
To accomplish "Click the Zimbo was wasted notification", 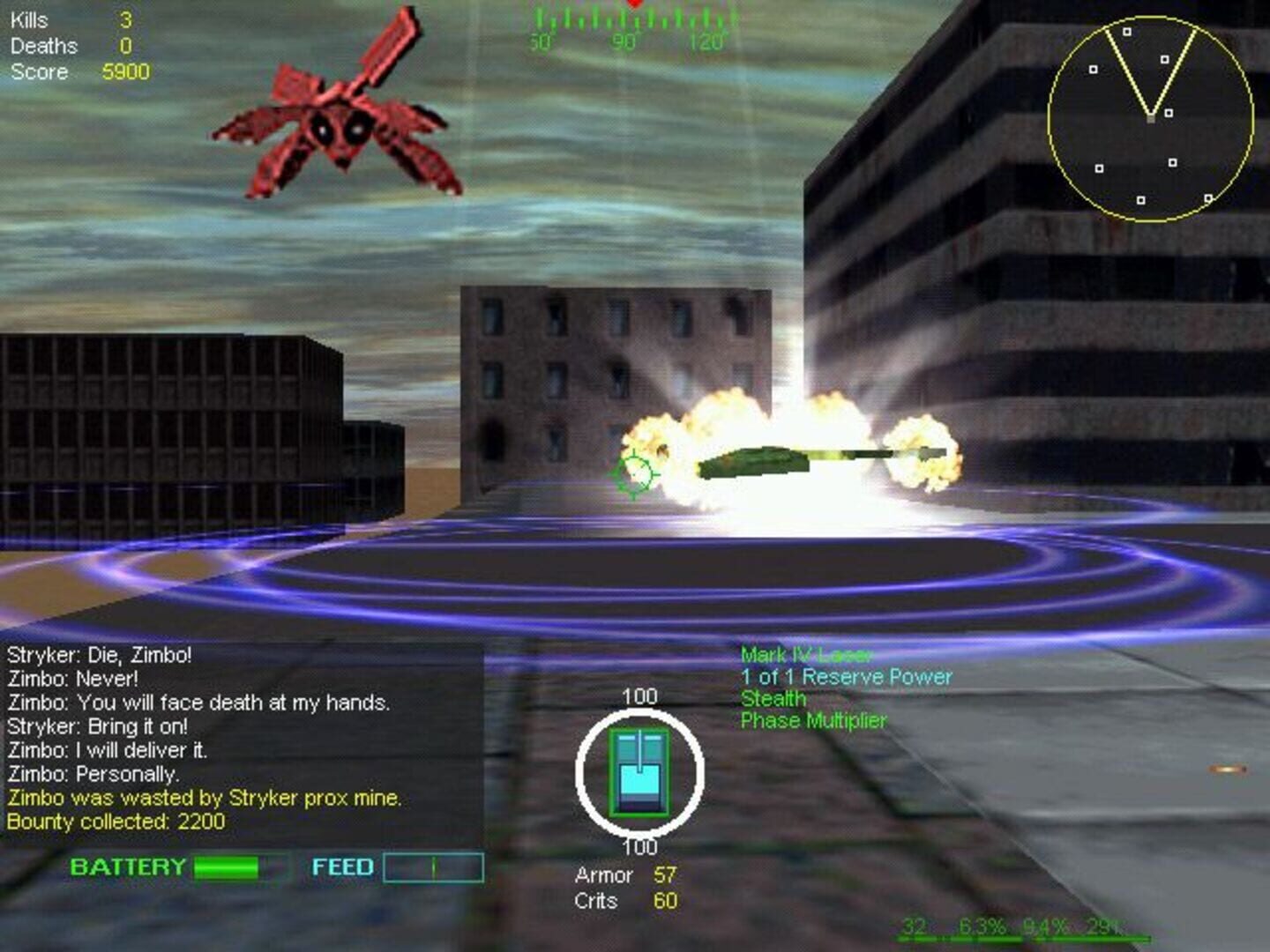I will tap(203, 800).
